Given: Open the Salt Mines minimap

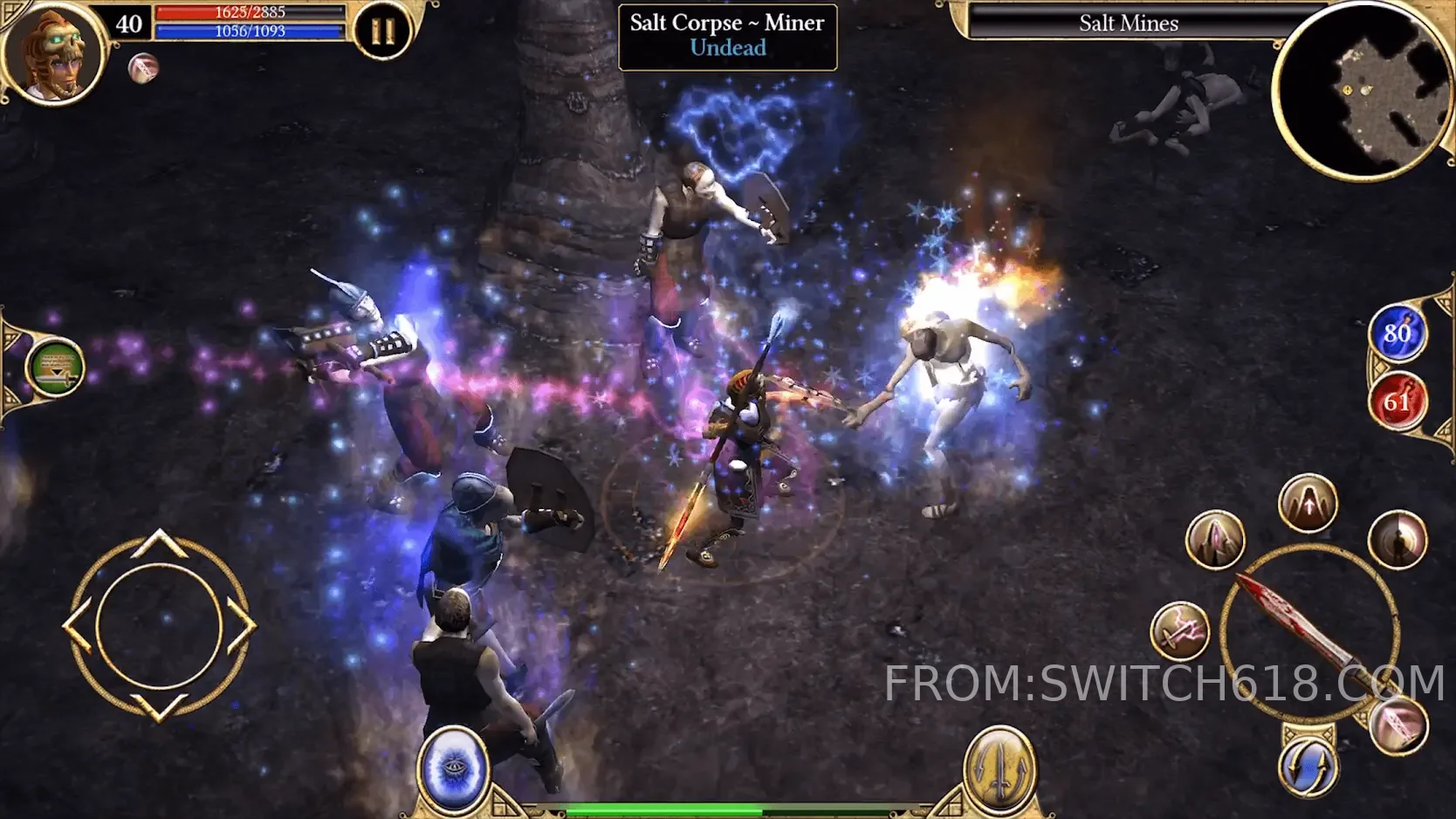Looking at the screenshot, I should [1362, 92].
